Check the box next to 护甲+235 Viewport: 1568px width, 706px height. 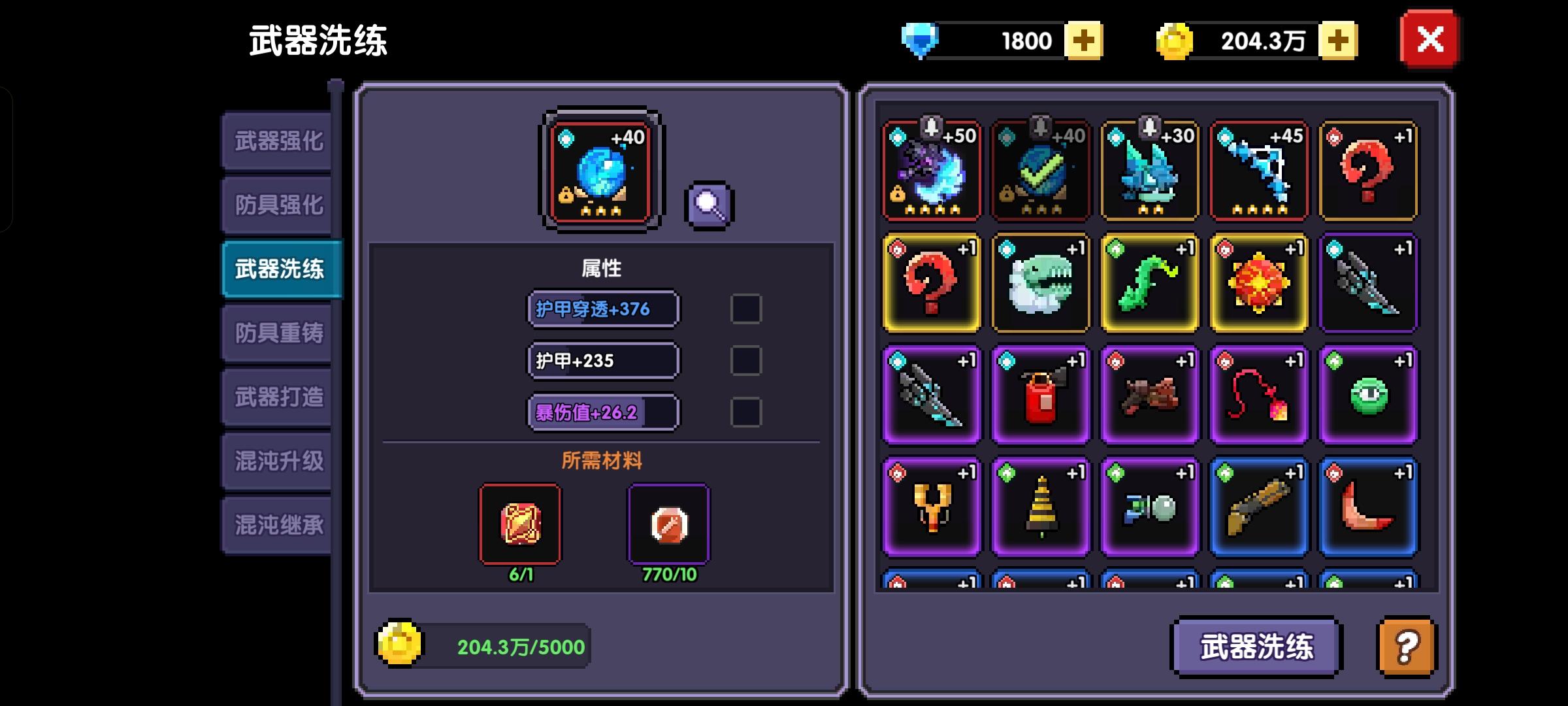coord(745,360)
